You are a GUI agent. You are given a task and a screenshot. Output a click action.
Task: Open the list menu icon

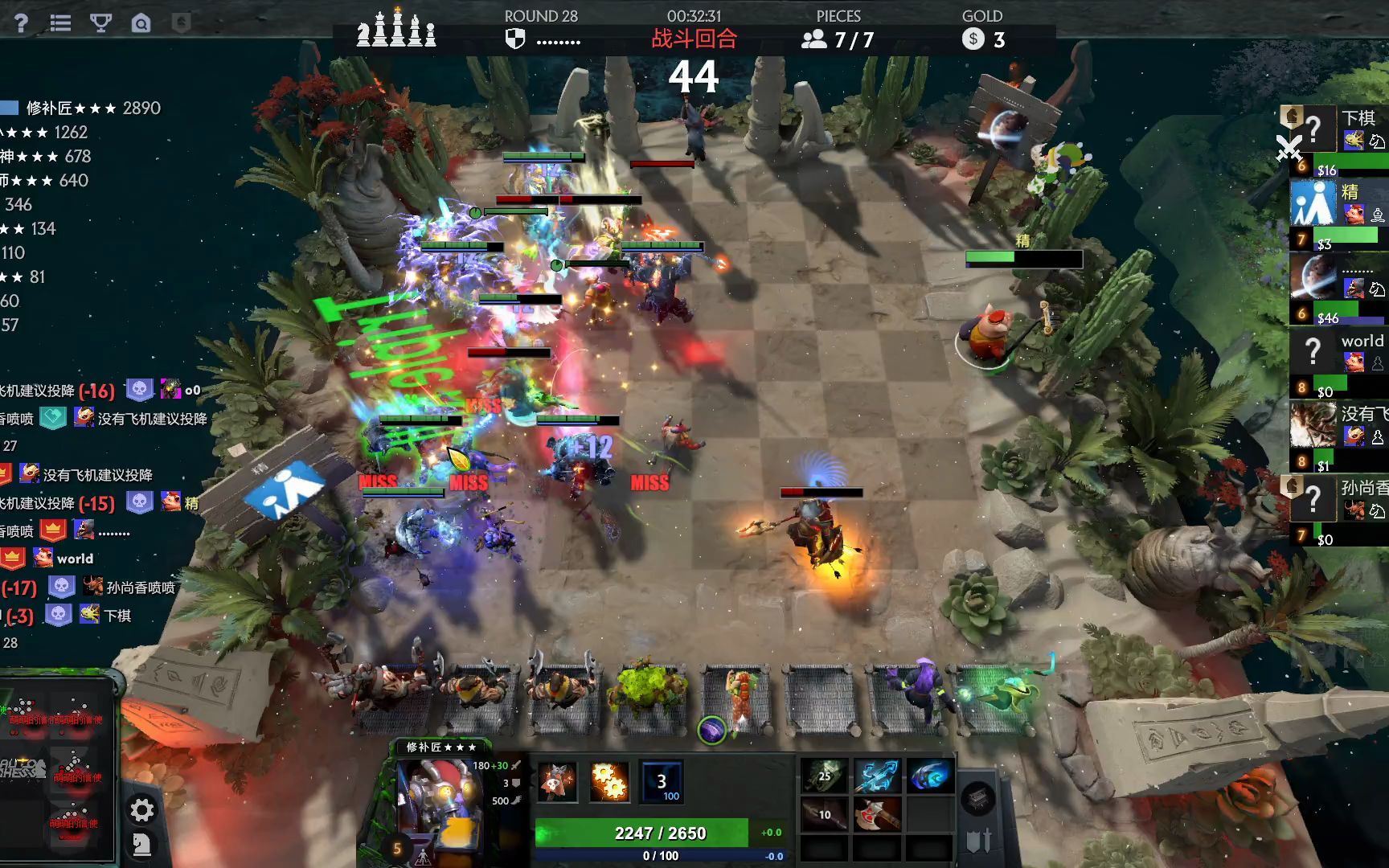[x=60, y=23]
